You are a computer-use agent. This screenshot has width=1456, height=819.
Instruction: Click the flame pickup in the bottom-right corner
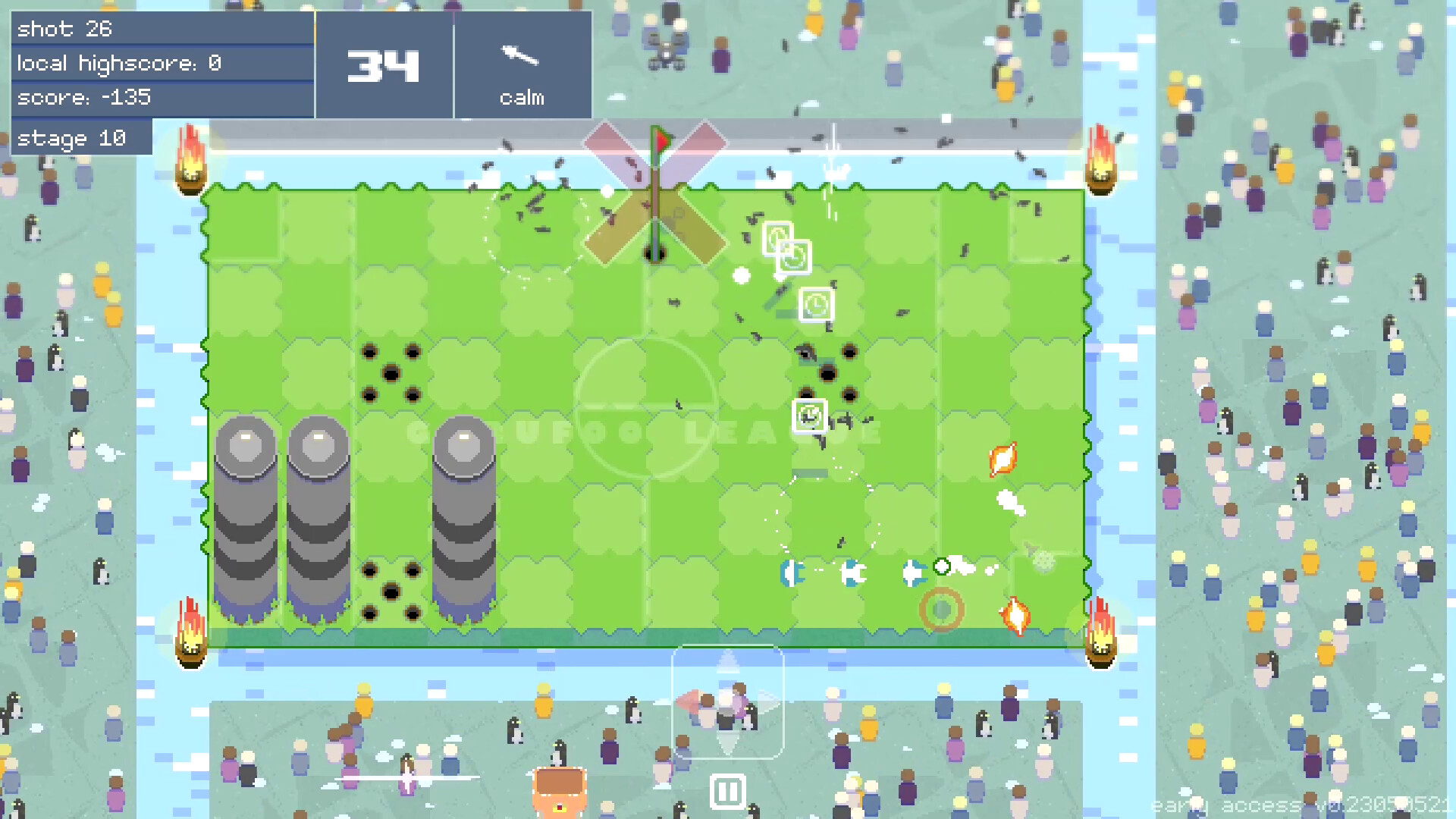pos(1014,617)
